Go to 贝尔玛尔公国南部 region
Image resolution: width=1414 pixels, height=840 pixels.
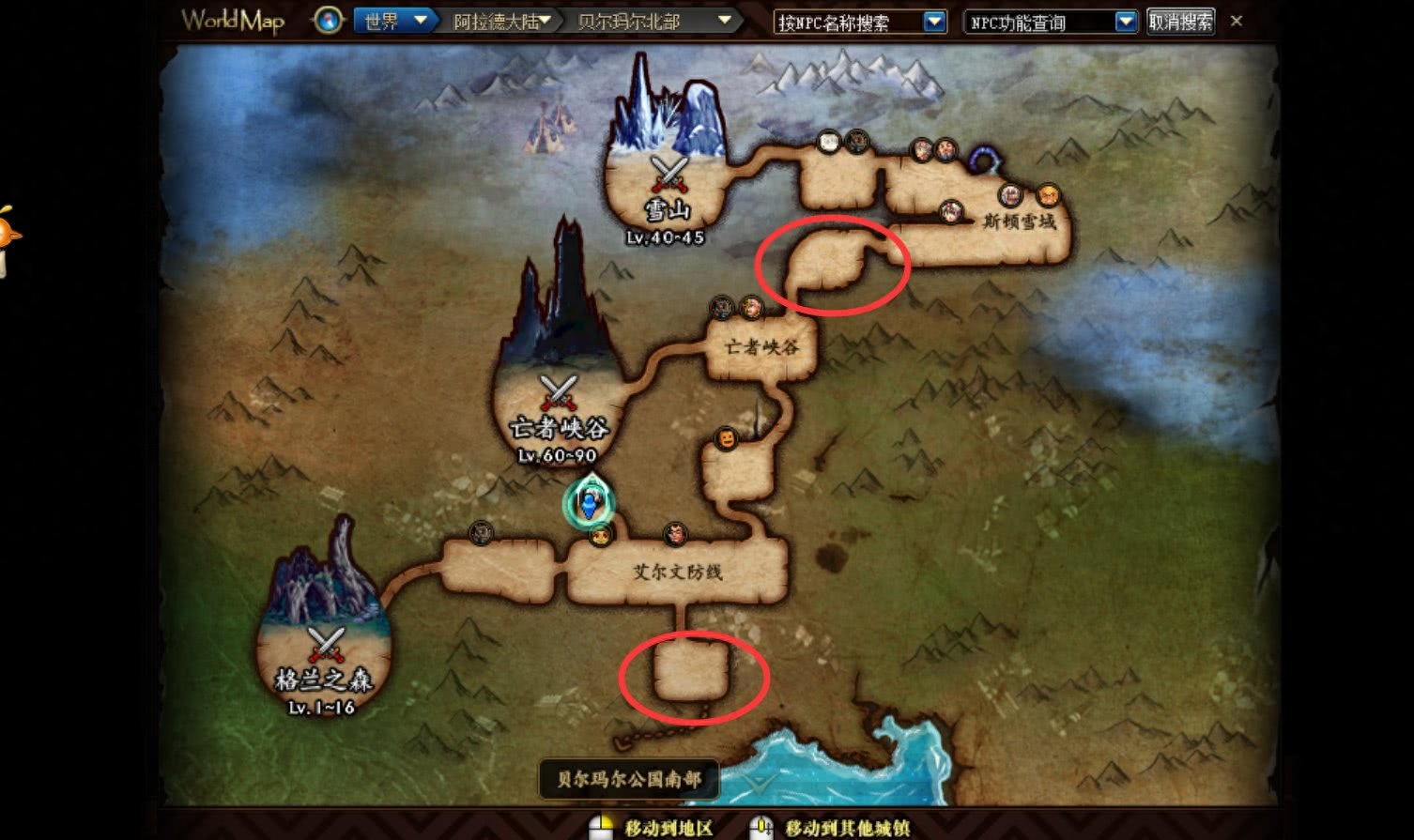628,779
